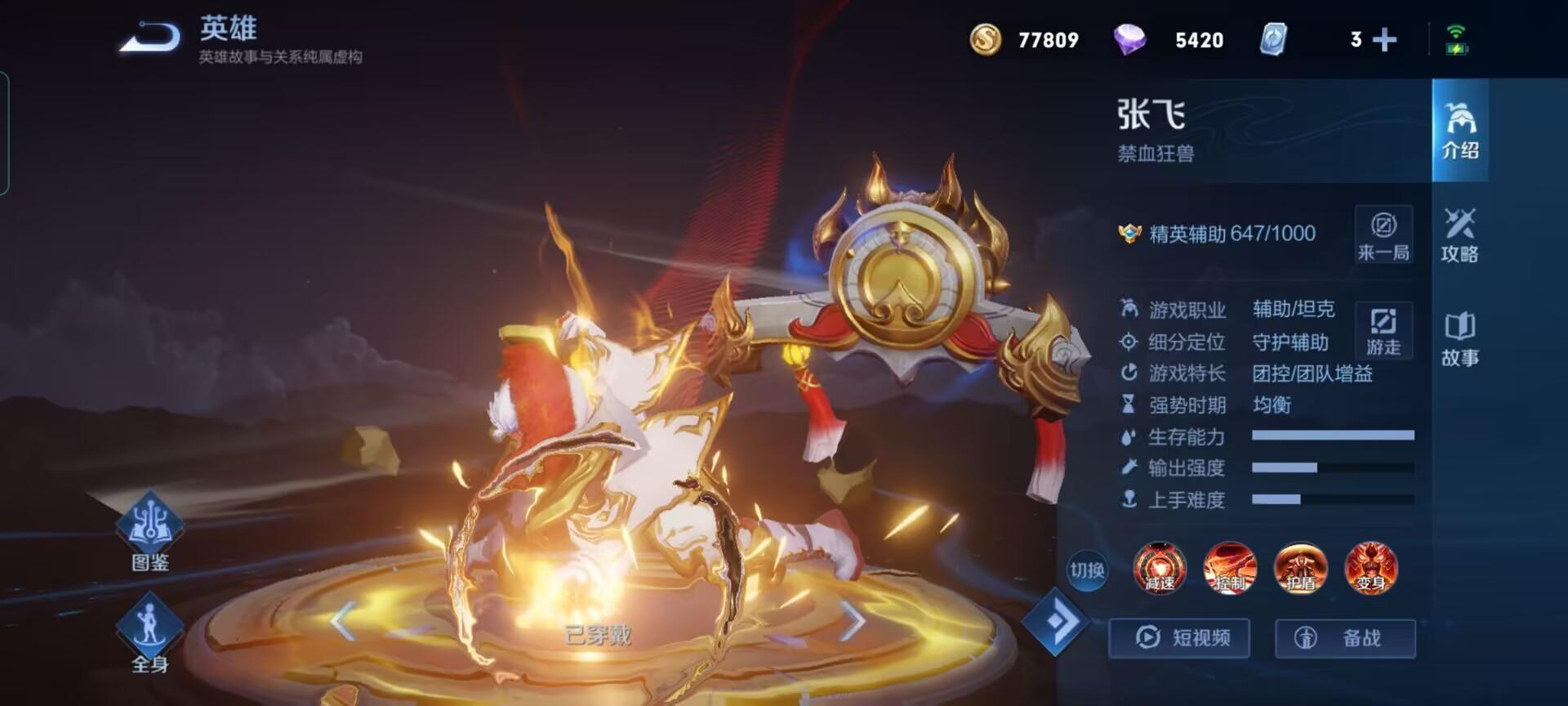
Task: Show the previous skin with left arrow
Action: tap(344, 621)
